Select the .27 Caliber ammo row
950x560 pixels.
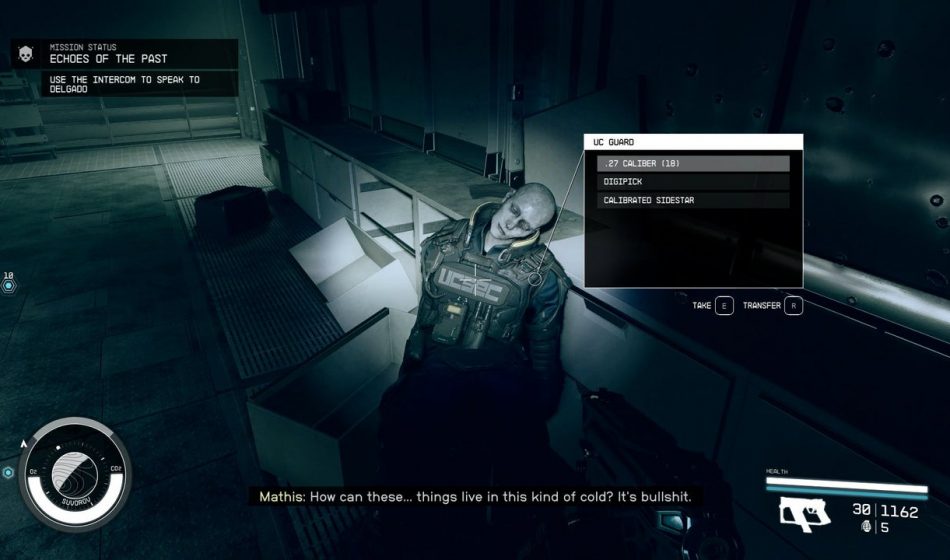693,164
